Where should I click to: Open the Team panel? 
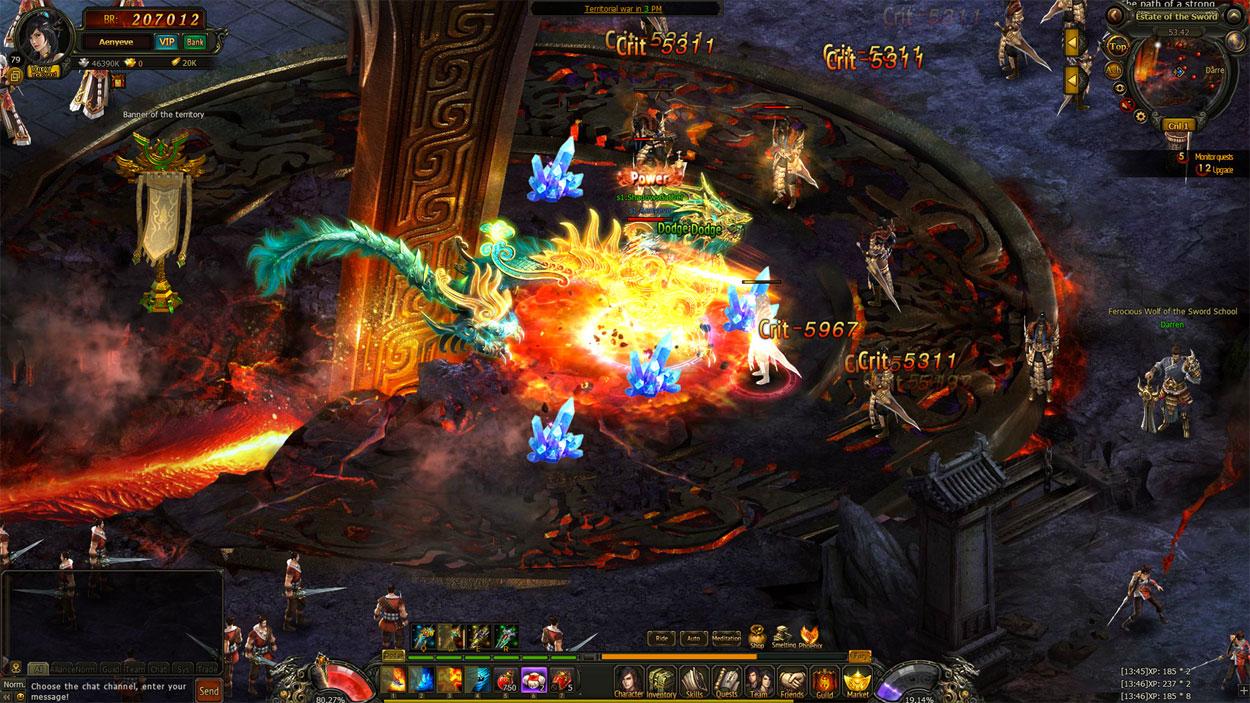pos(758,680)
